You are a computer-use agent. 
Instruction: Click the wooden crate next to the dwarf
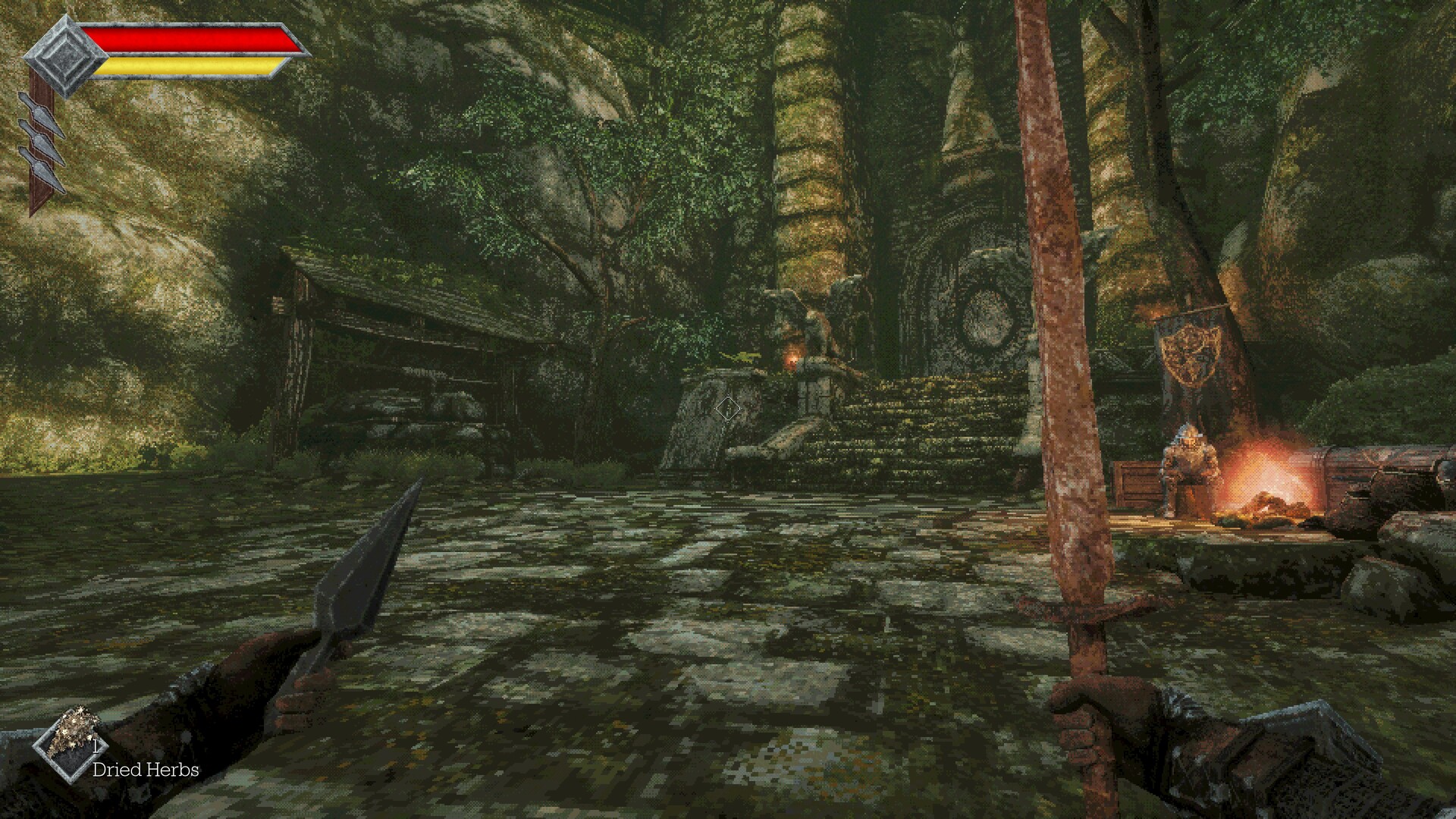(1137, 485)
